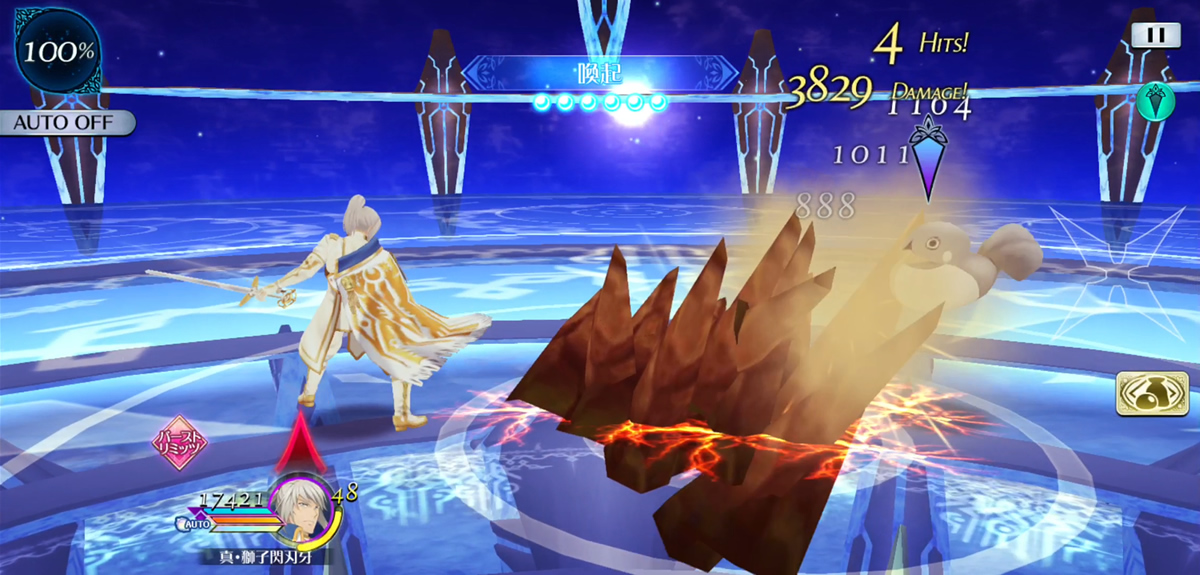Image resolution: width=1200 pixels, height=575 pixels.
Task: Tap the pink Burst Limit diamond
Action: click(180, 445)
